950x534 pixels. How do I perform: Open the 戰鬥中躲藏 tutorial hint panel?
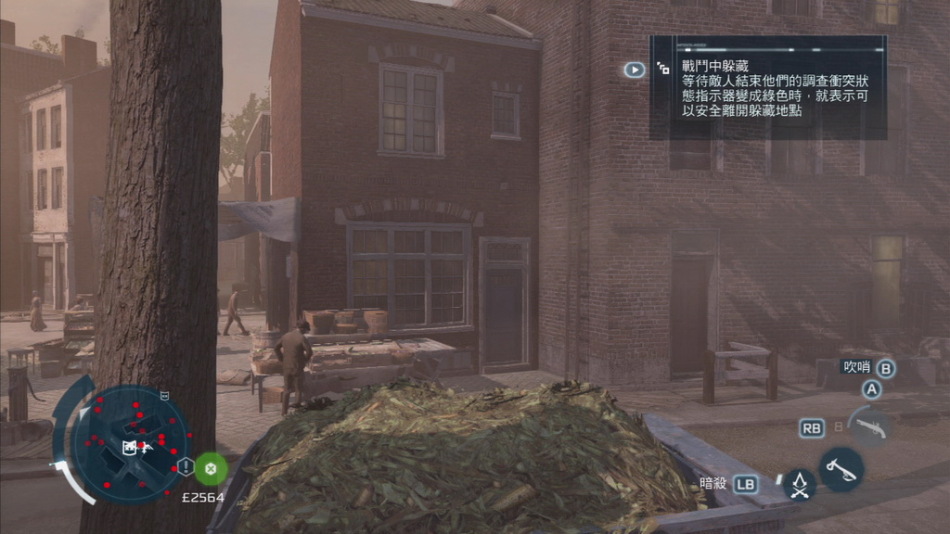[767, 88]
